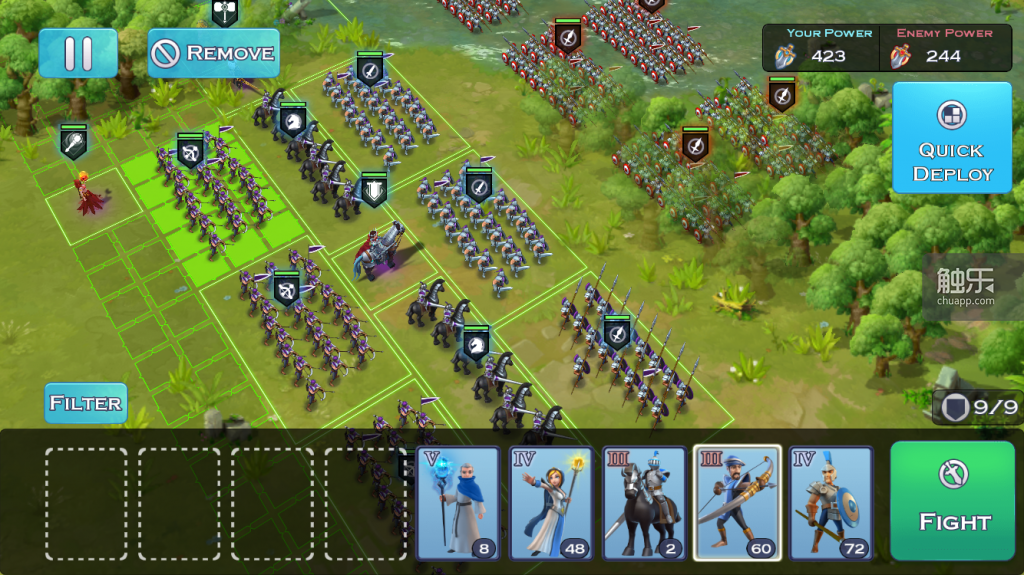Activate Quick Deploy

pyautogui.click(x=951, y=138)
